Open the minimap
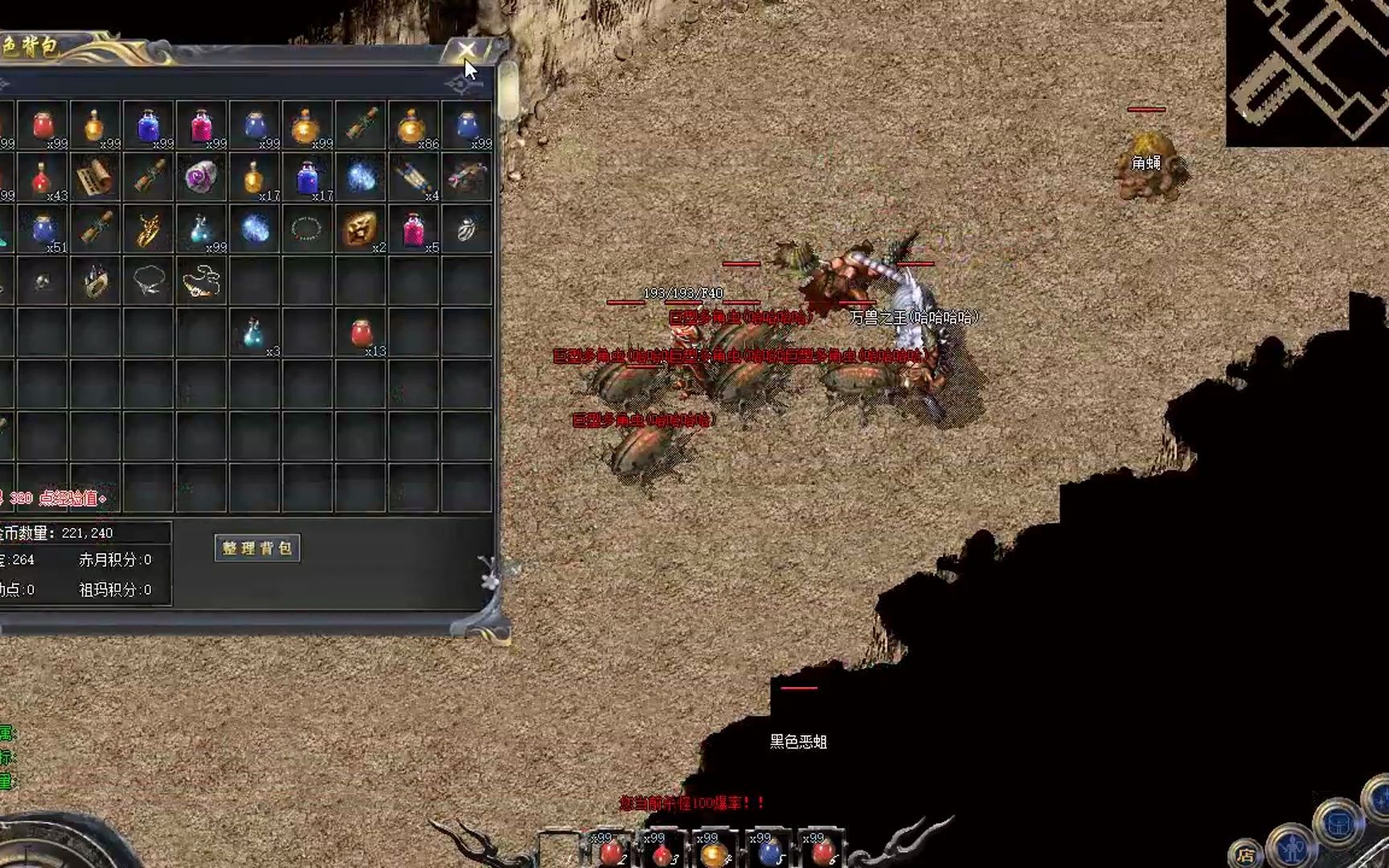Screen dimensions: 1389x868 (x=1308, y=72)
